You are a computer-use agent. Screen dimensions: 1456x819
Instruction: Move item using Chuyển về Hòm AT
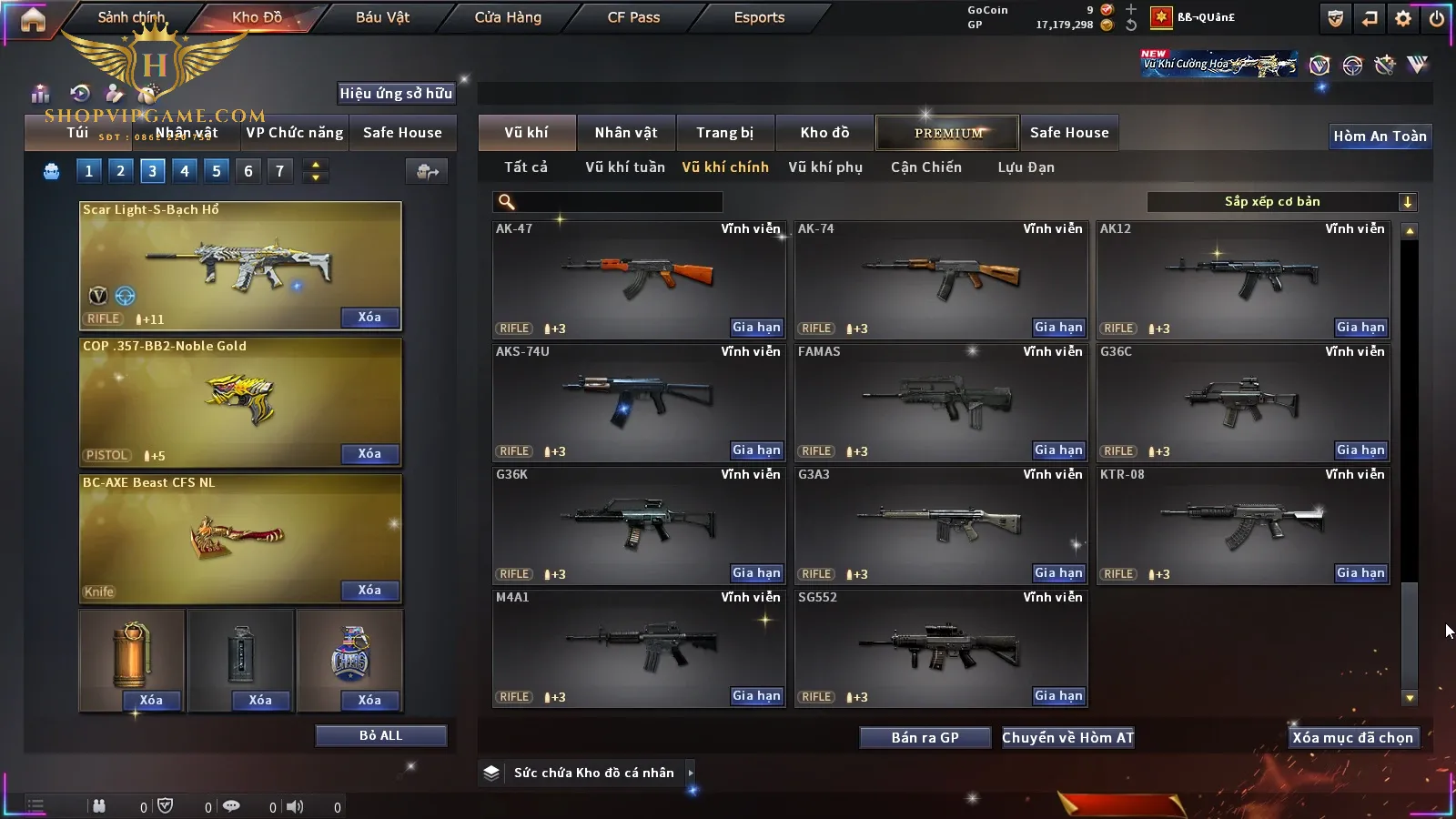tap(1067, 737)
